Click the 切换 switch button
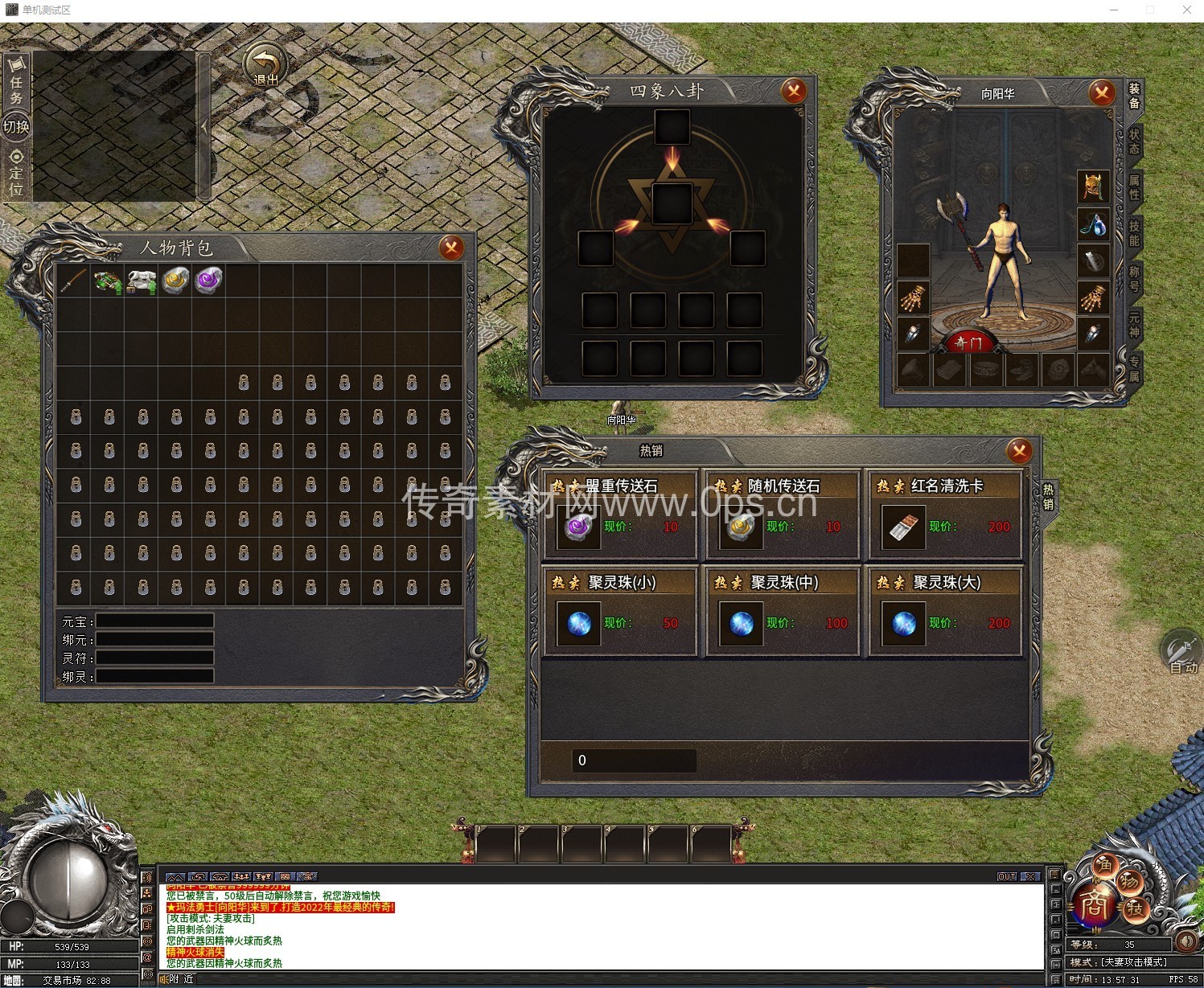This screenshot has height=988, width=1204. [x=16, y=127]
